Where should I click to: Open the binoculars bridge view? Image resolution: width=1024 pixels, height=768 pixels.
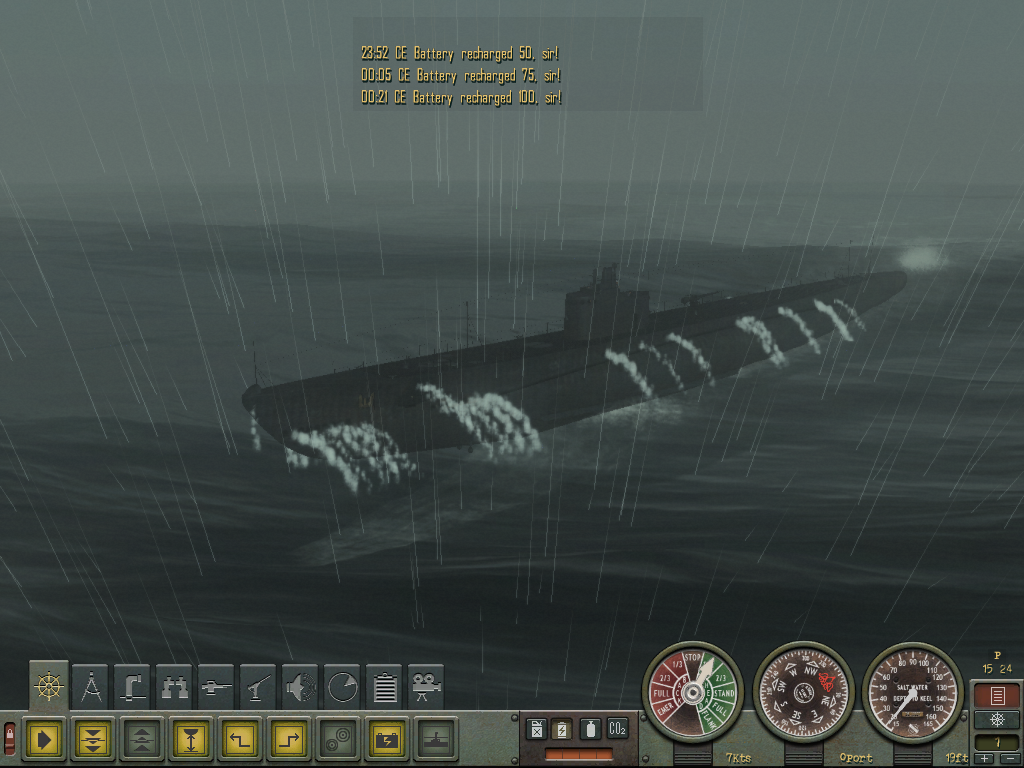point(174,686)
